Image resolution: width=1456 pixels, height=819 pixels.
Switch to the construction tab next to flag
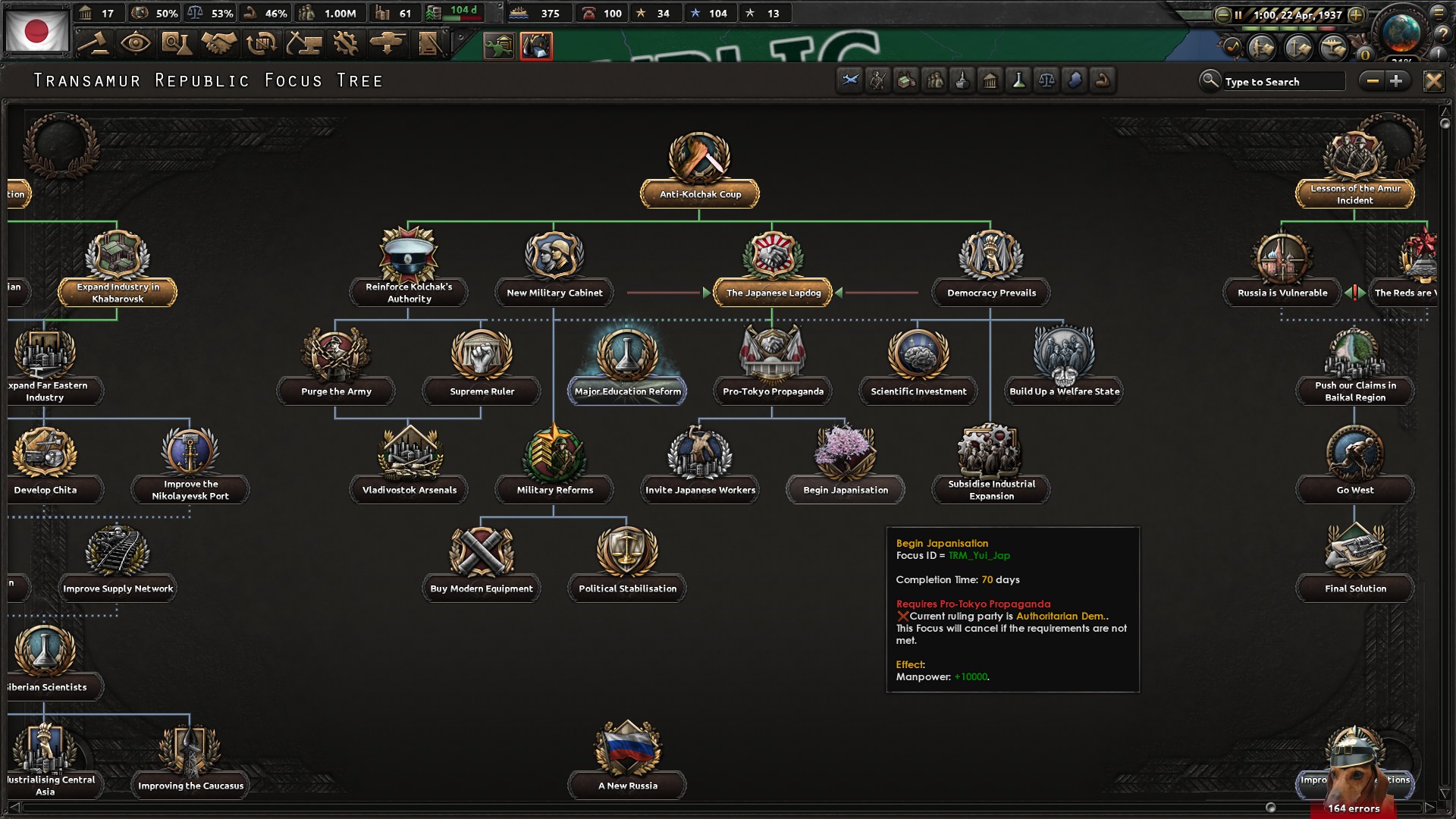point(347,44)
